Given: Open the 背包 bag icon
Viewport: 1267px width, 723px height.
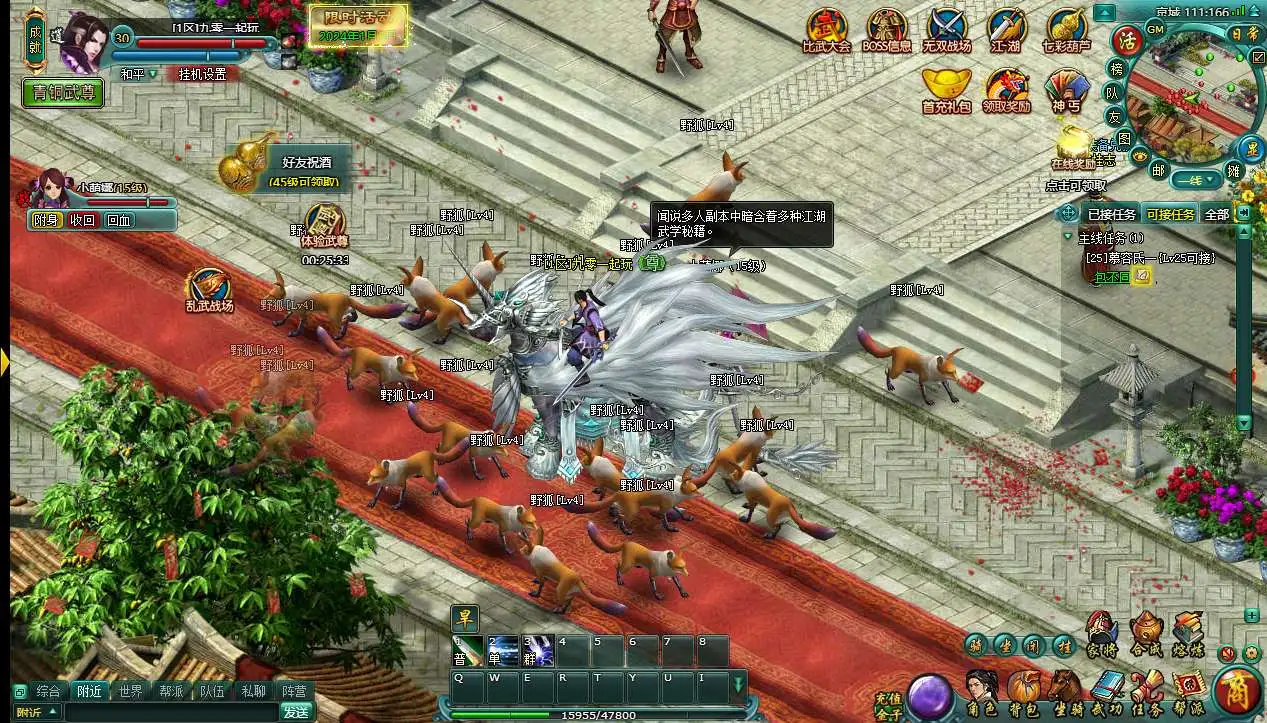Looking at the screenshot, I should 1023,690.
